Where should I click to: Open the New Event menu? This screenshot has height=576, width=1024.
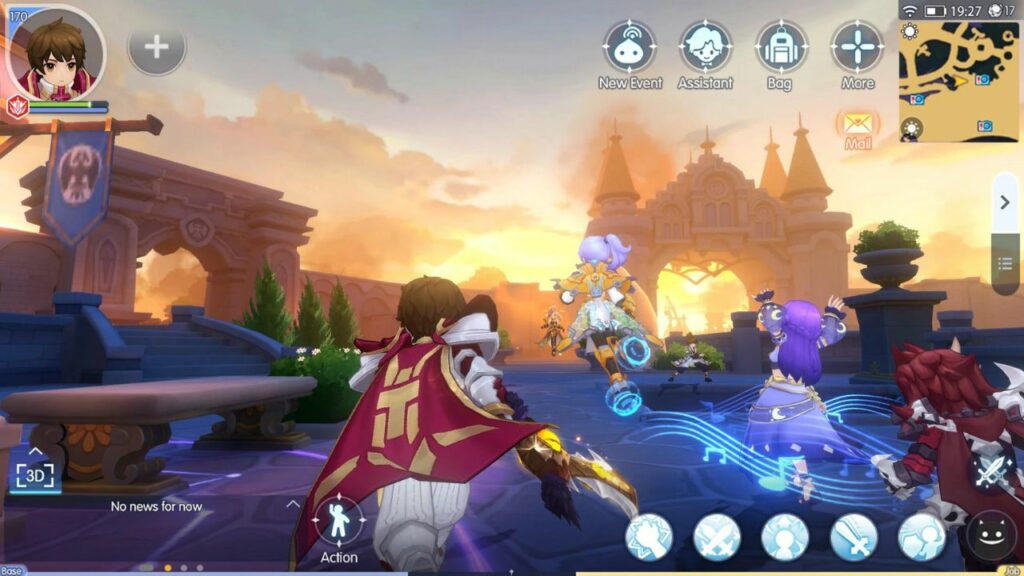pyautogui.click(x=630, y=46)
